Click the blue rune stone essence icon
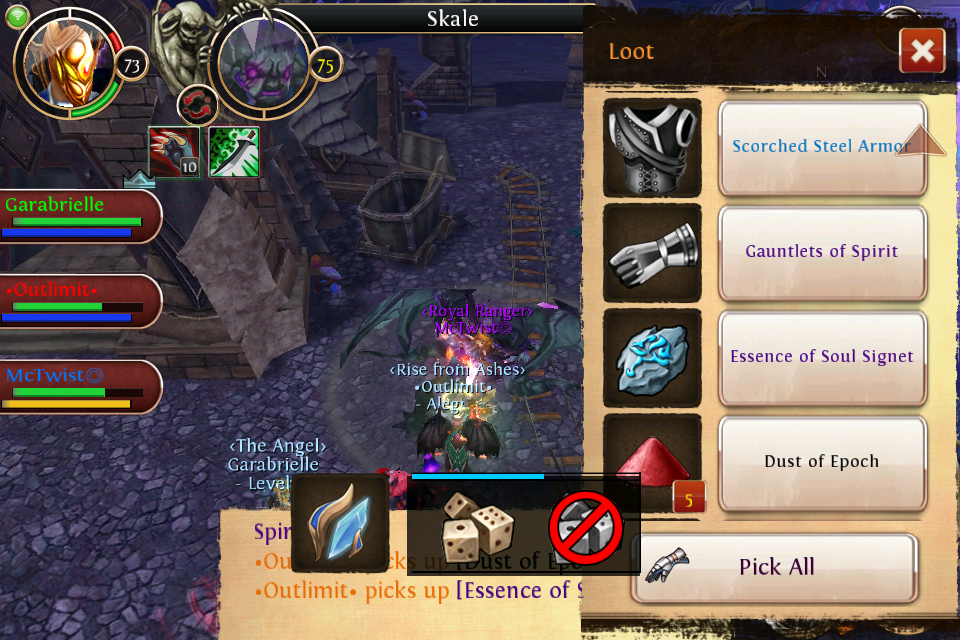Viewport: 960px width, 640px height. click(x=653, y=357)
